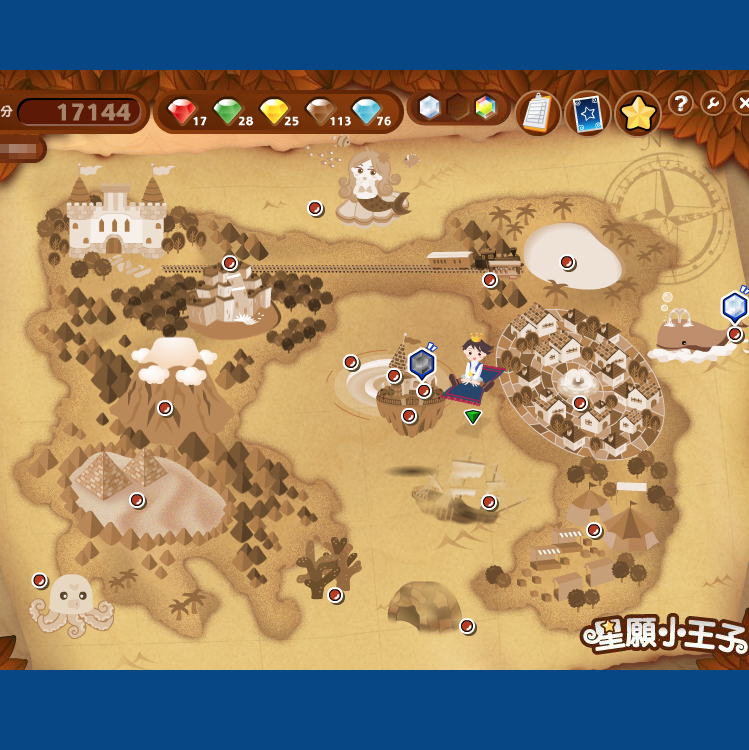Image resolution: width=749 pixels, height=750 pixels.
Task: Pick the whale location marker
Action: pyautogui.click(x=735, y=334)
